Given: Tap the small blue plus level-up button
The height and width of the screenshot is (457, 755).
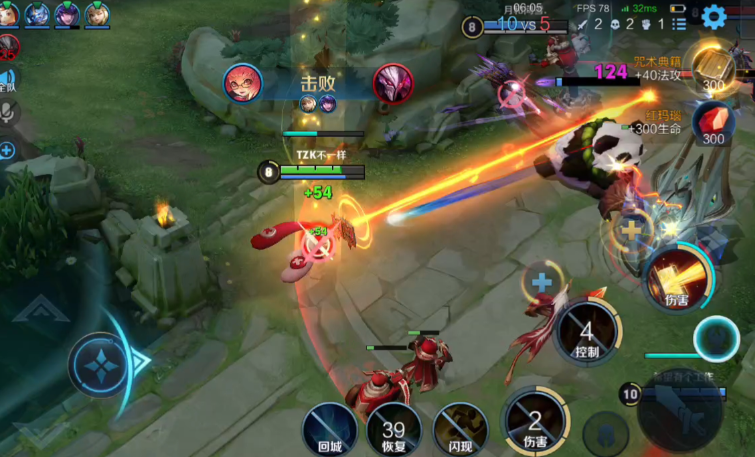Looking at the screenshot, I should click(542, 281).
